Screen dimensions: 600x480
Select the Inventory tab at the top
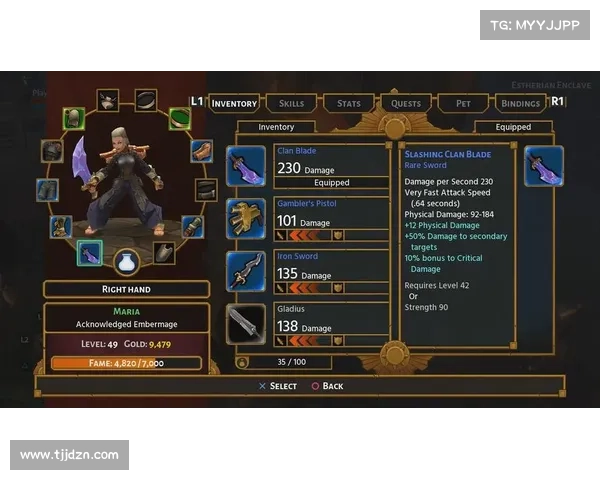click(x=234, y=103)
